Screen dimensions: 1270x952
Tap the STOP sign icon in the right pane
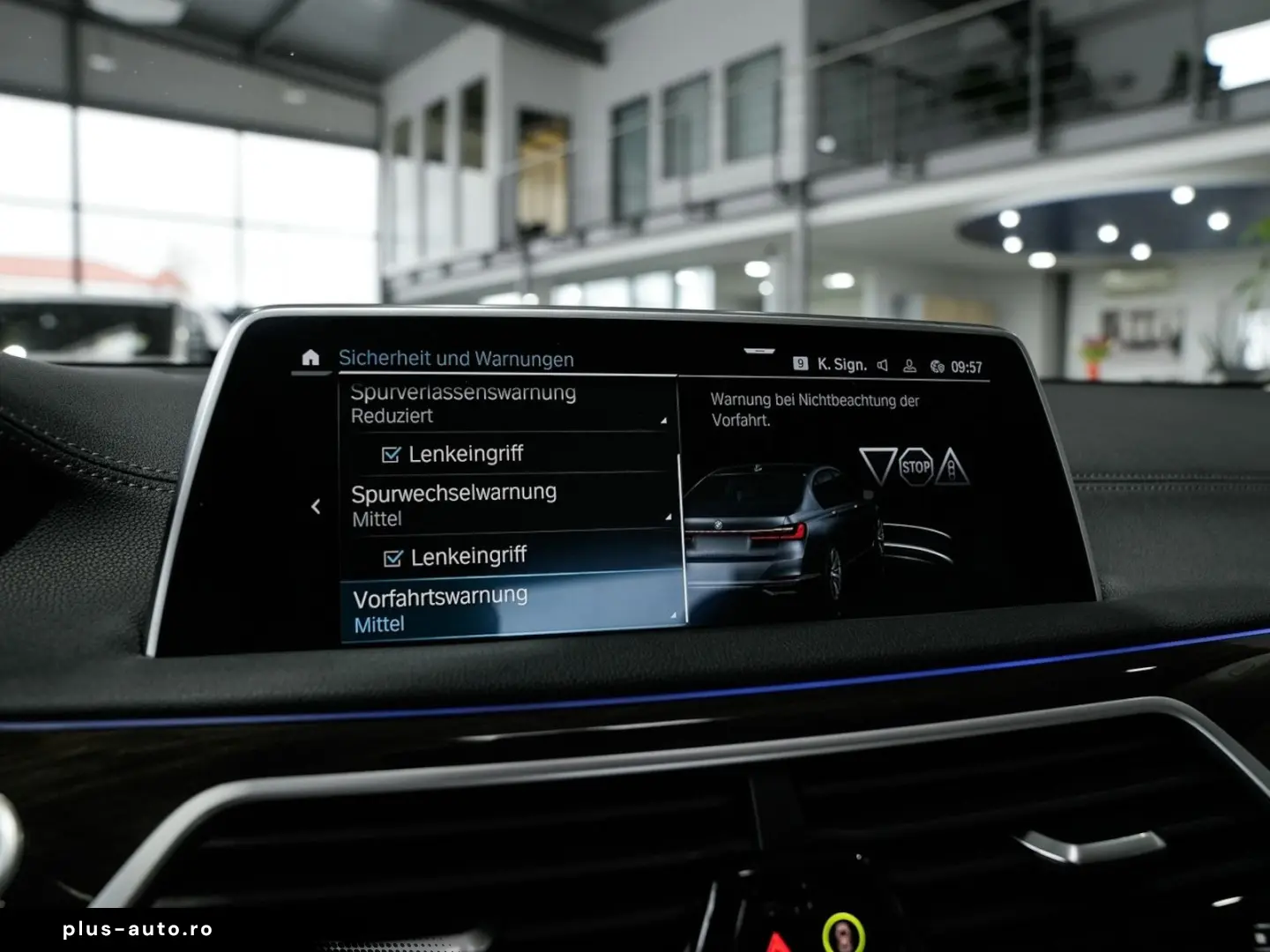coord(917,465)
